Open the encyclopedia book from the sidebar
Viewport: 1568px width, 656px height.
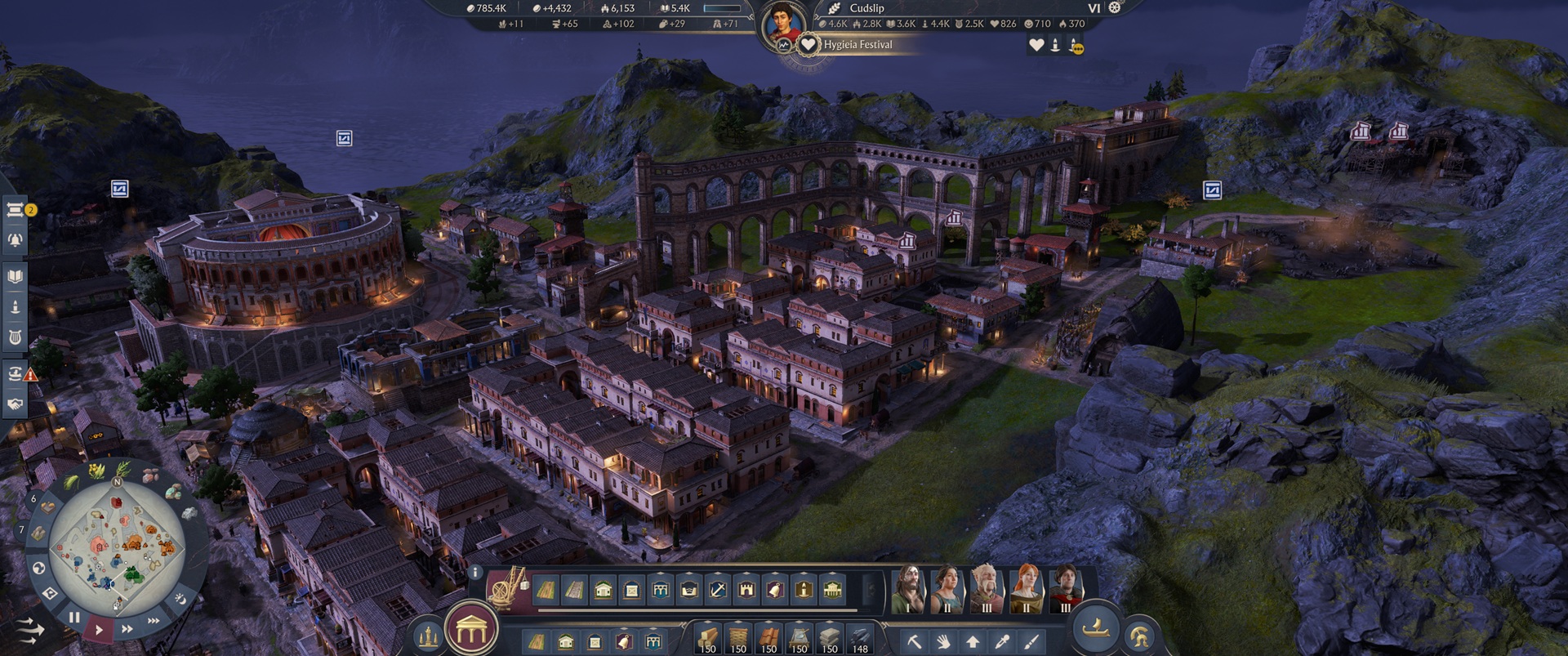15,278
